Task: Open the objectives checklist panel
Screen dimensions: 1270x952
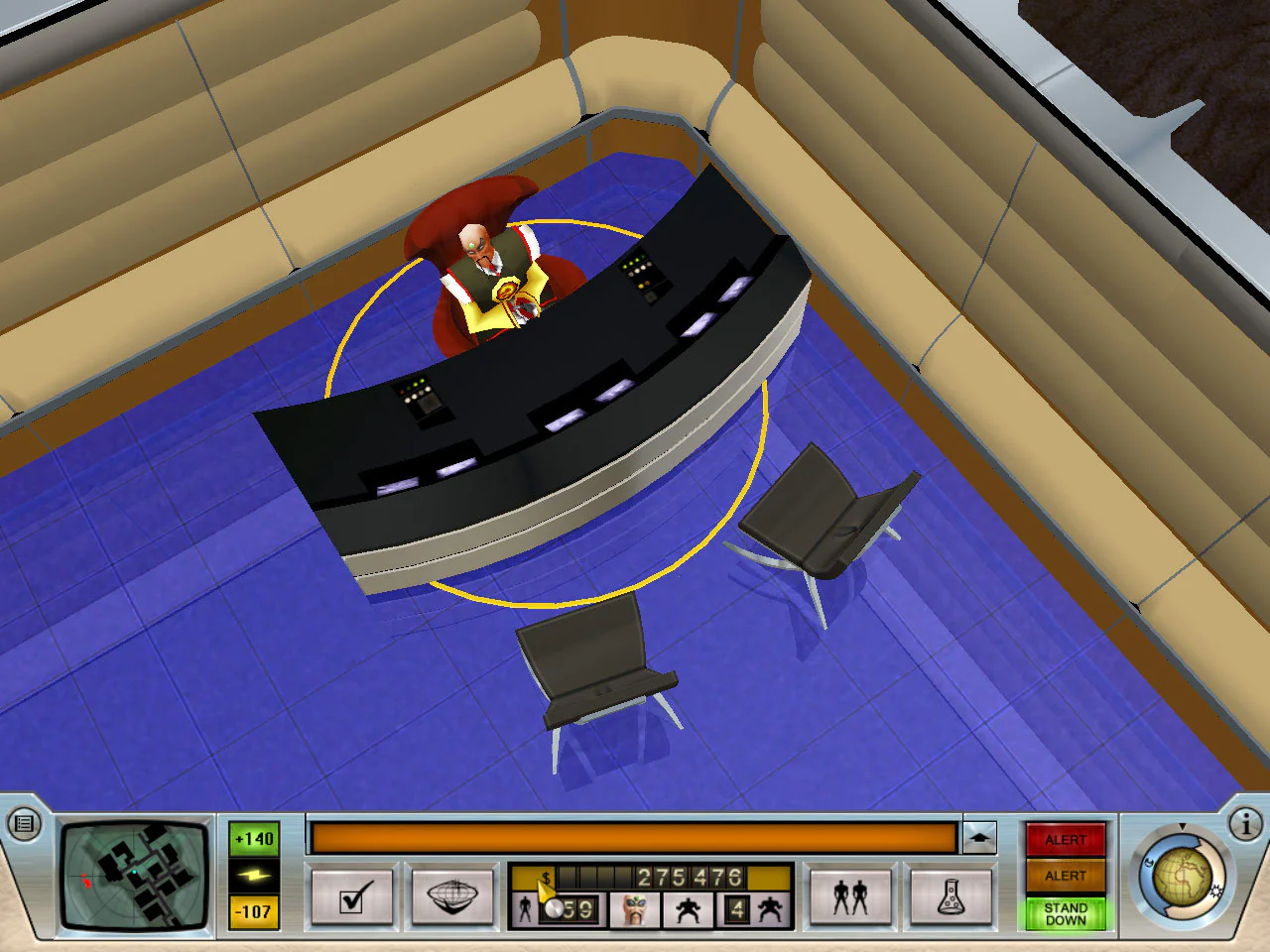Action: pos(352,895)
